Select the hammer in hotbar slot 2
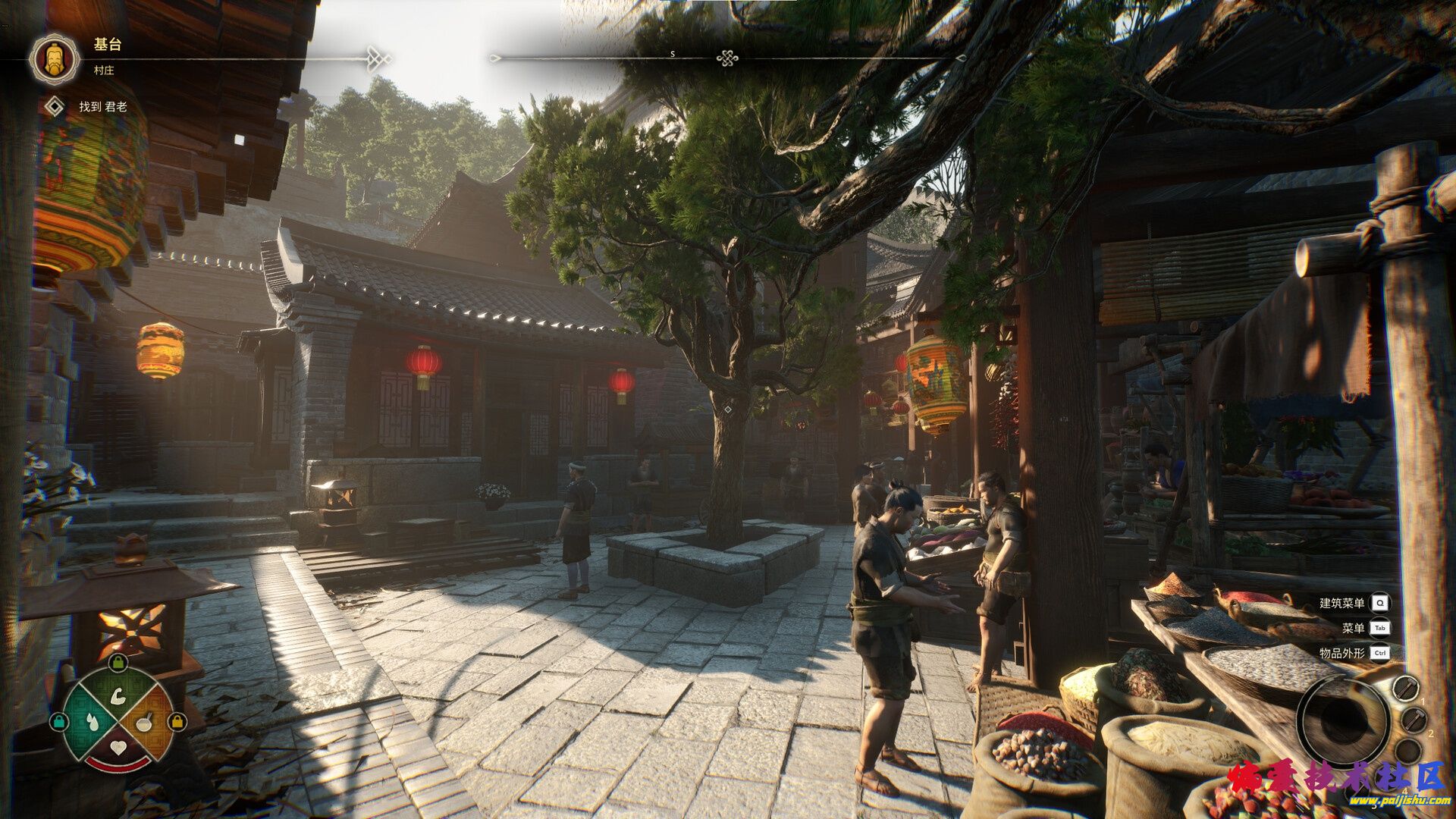The image size is (1456, 819). pyautogui.click(x=1414, y=720)
